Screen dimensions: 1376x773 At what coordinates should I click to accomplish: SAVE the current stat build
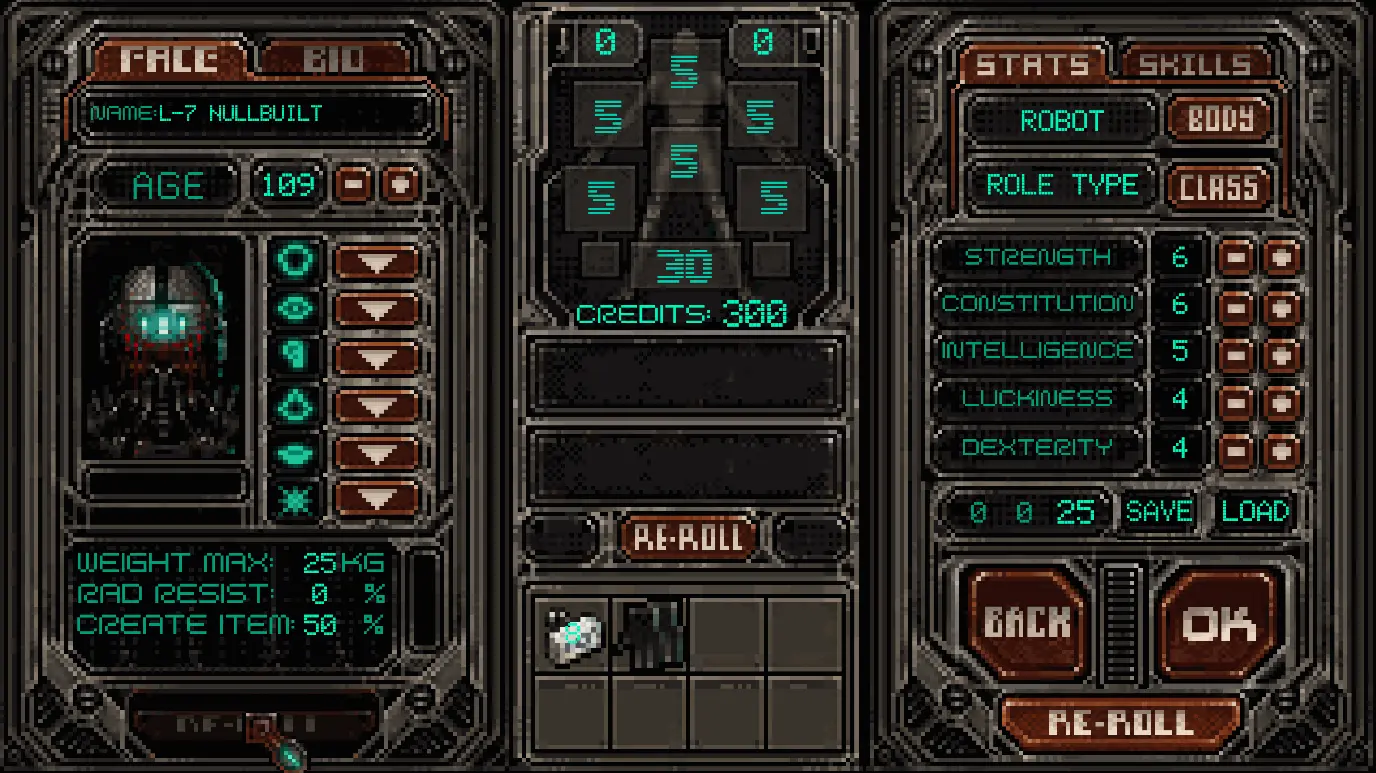click(x=1159, y=512)
